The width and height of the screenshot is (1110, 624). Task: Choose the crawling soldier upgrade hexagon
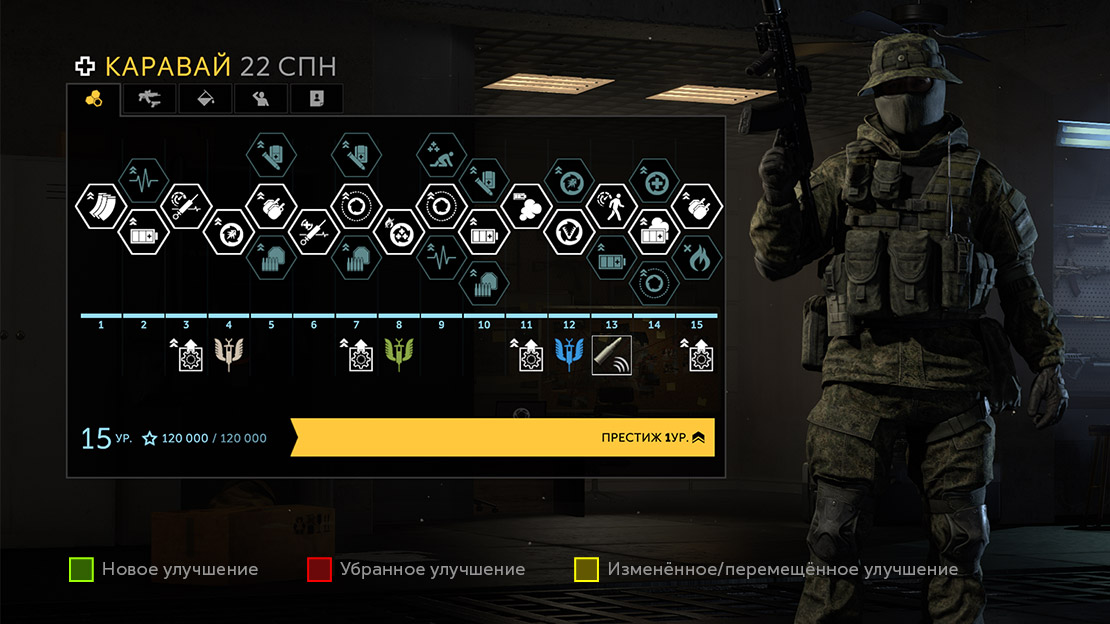point(441,155)
